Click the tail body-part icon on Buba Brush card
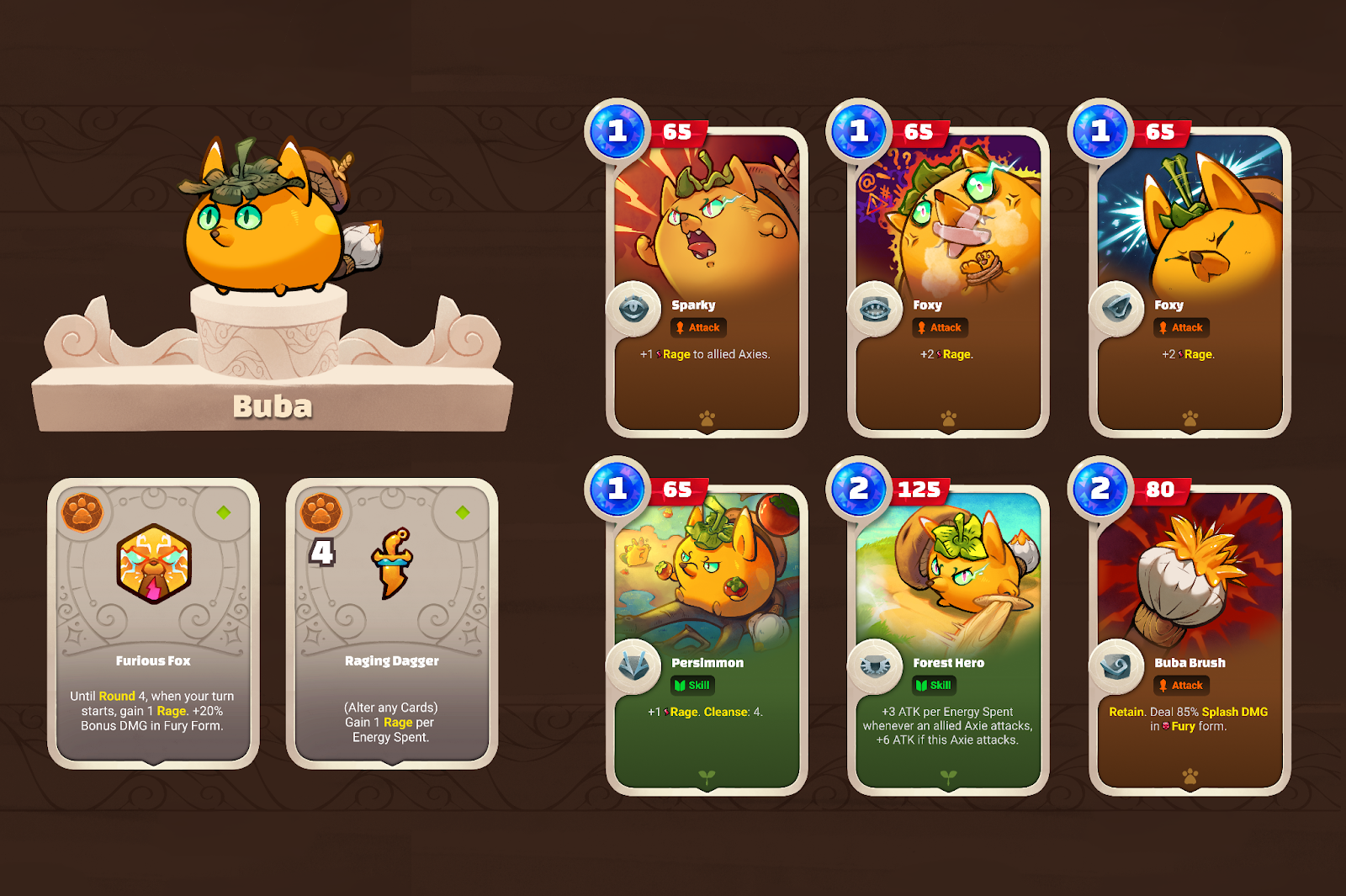Viewport: 1346px width, 896px height. click(x=1116, y=666)
